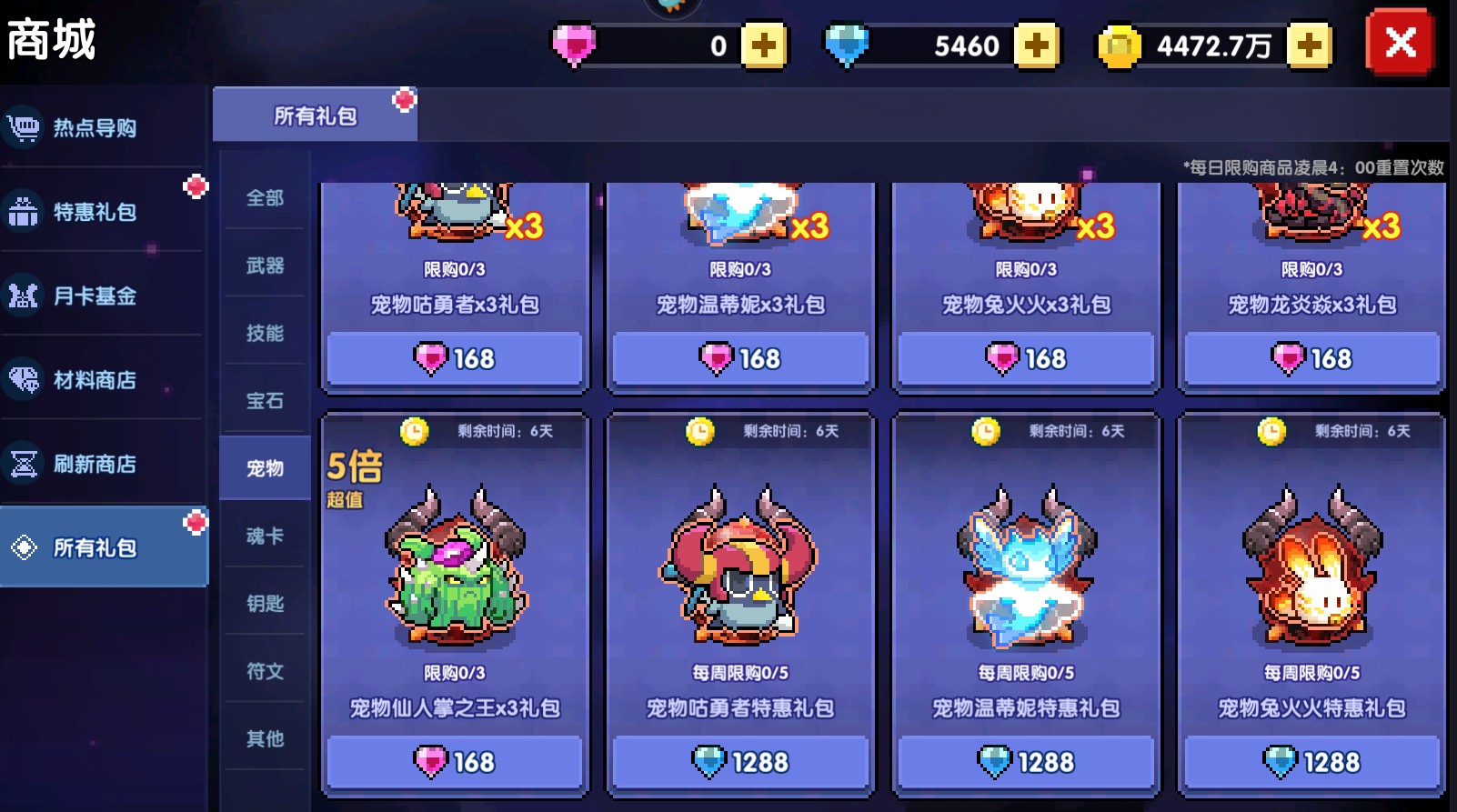The image size is (1457, 812).
Task: Buy 宠物仙人掌之王x3礼包 for 168 gems
Action: 455,761
